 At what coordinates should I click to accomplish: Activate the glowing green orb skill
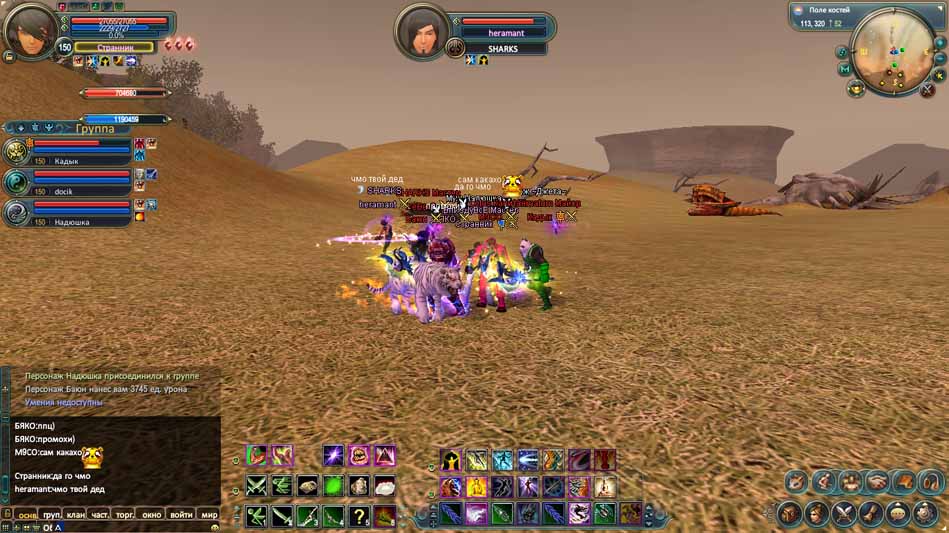tap(333, 486)
